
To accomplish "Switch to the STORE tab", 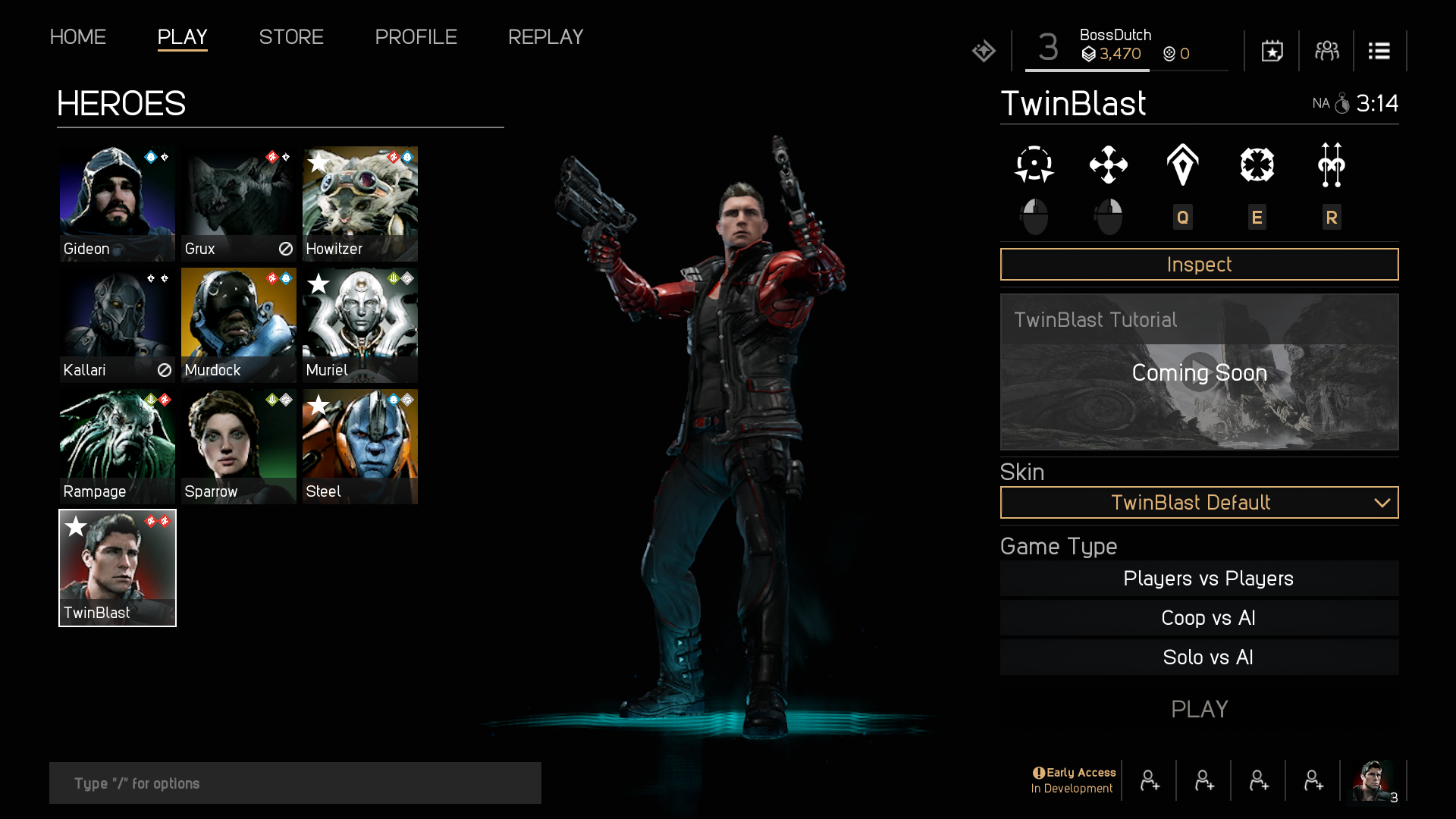I will 291,37.
